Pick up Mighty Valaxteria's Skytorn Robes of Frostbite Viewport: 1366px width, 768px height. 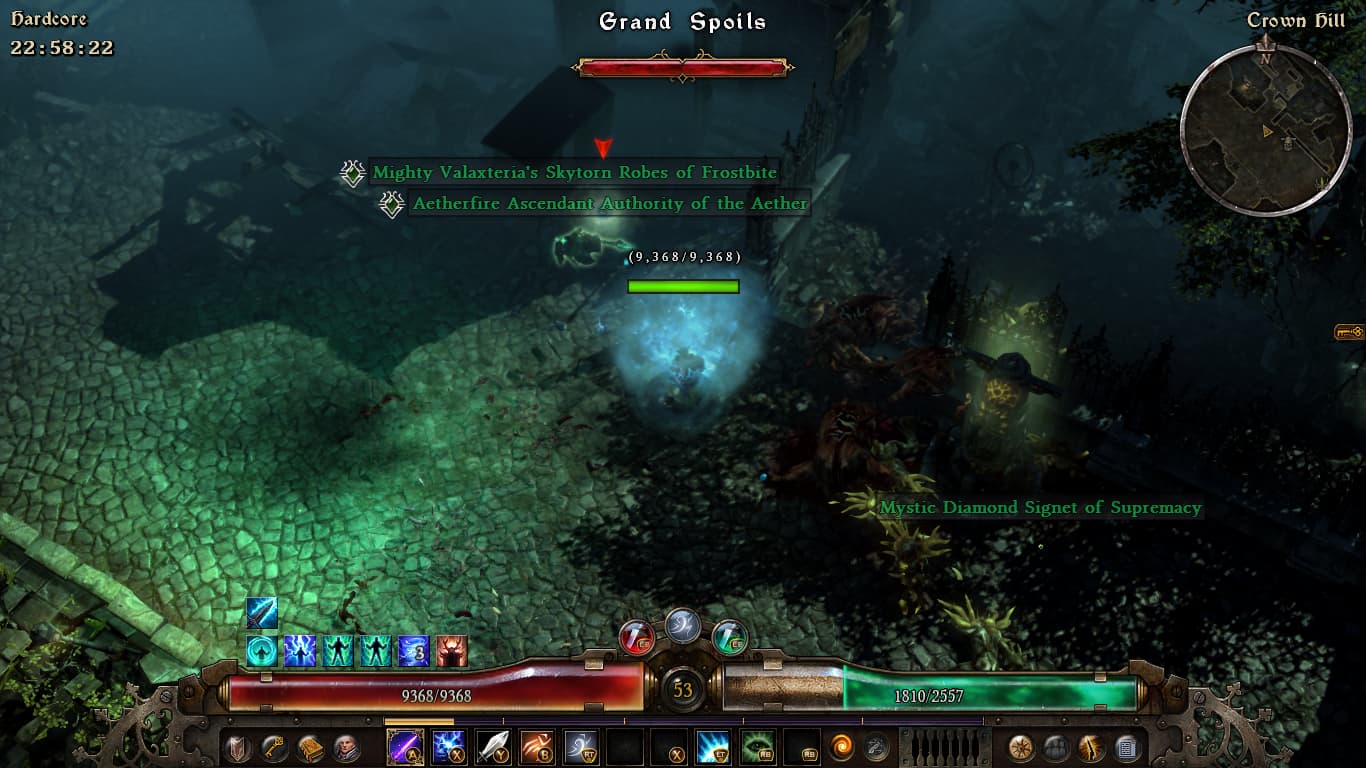[x=574, y=173]
